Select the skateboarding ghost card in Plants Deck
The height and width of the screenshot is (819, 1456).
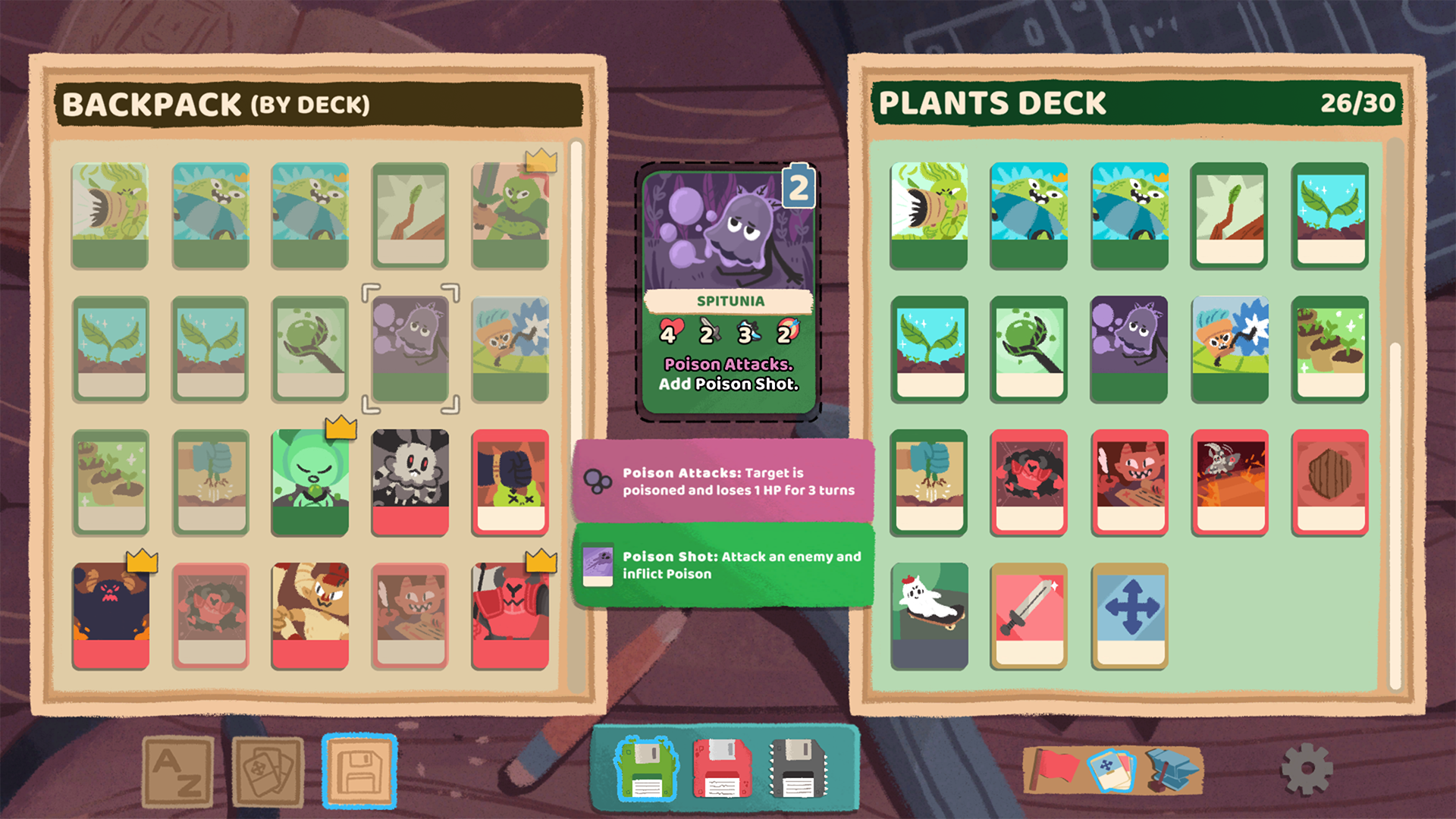tap(929, 614)
